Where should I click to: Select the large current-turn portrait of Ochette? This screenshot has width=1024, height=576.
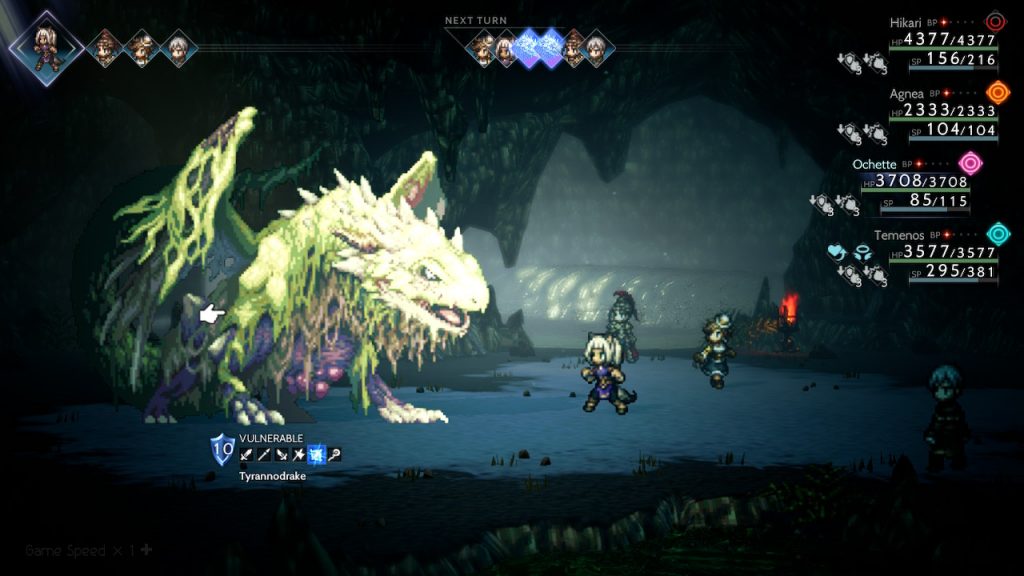[46, 46]
